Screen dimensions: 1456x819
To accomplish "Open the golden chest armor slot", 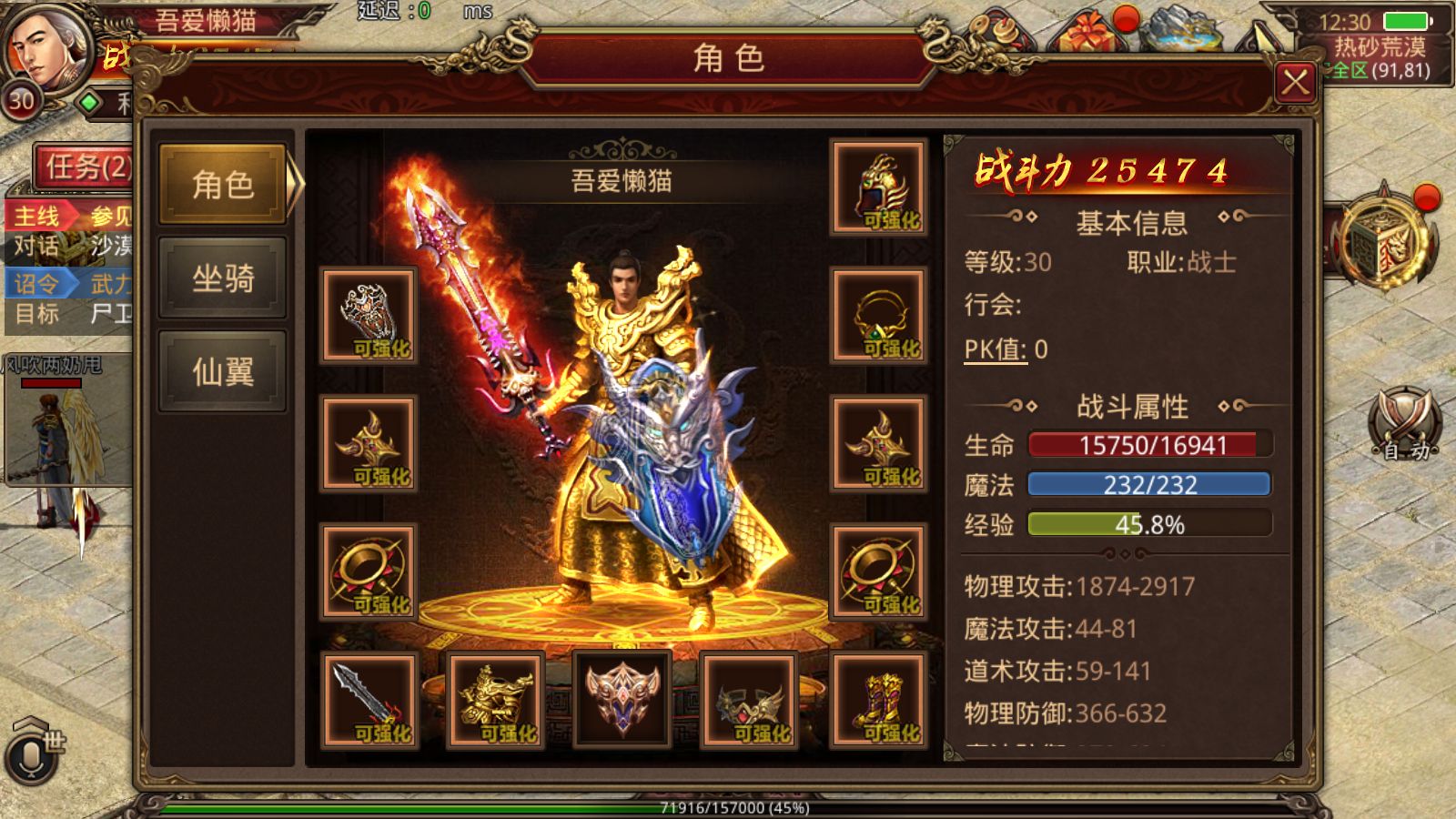I will pos(496,701).
